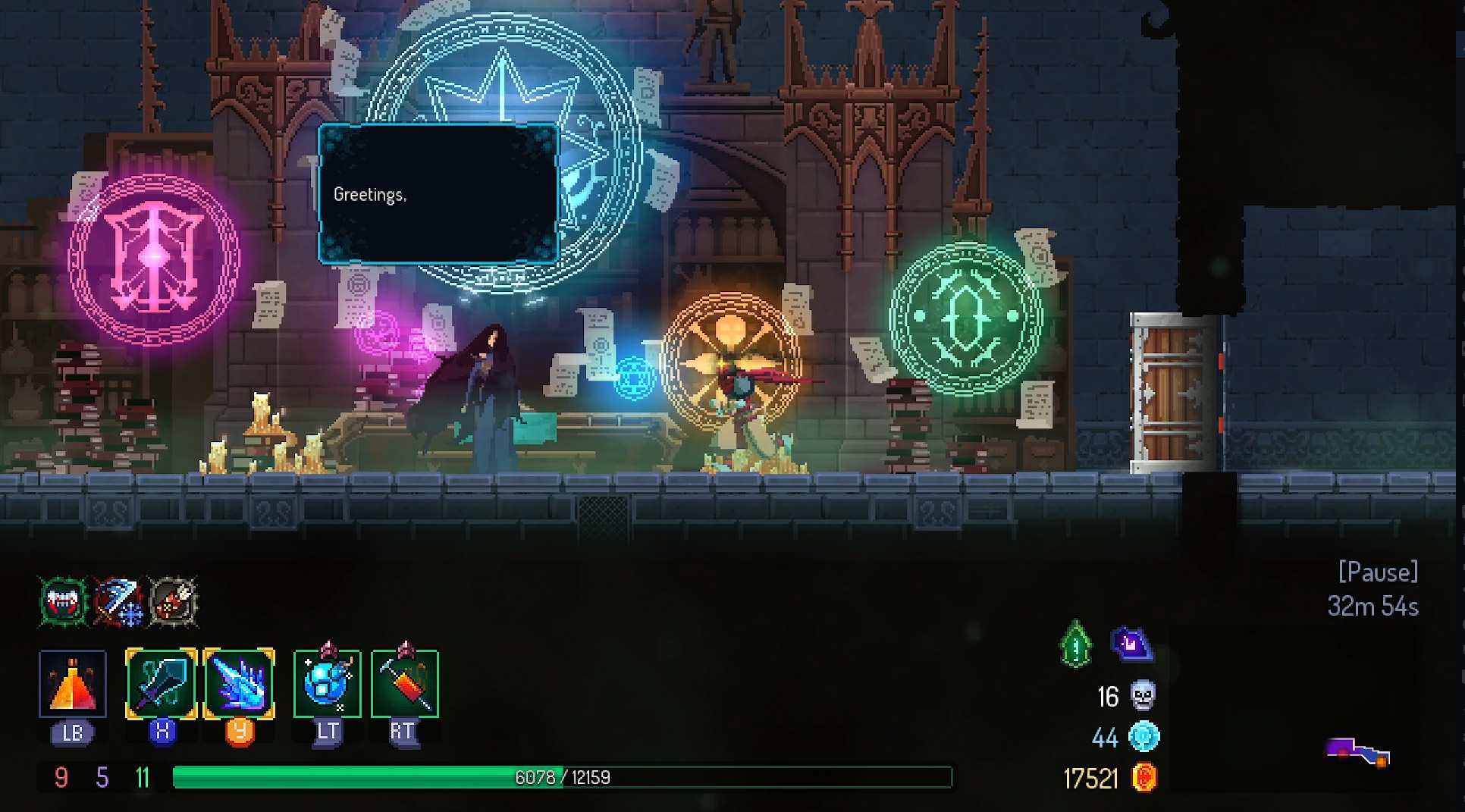Viewport: 1465px width, 812px height.
Task: Click the gold coin currency icon
Action: pyautogui.click(x=1143, y=778)
